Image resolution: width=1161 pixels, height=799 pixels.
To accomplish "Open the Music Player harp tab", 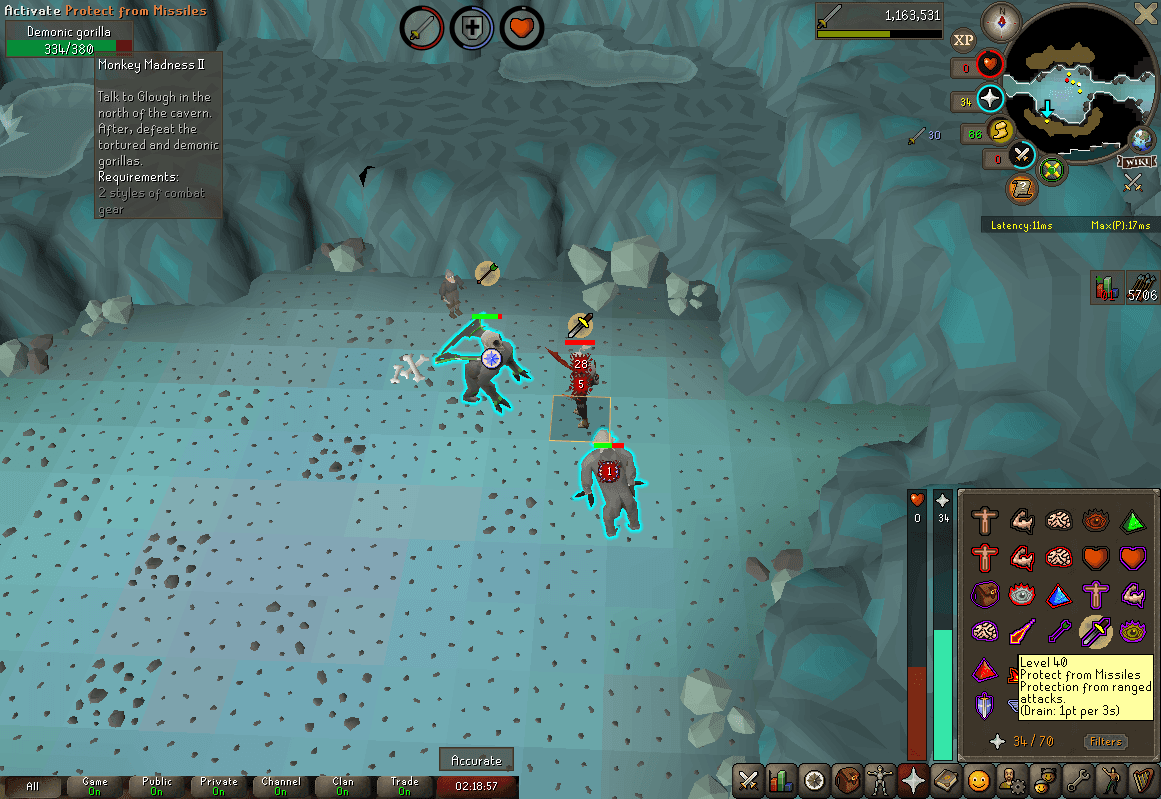I will click(x=1143, y=780).
